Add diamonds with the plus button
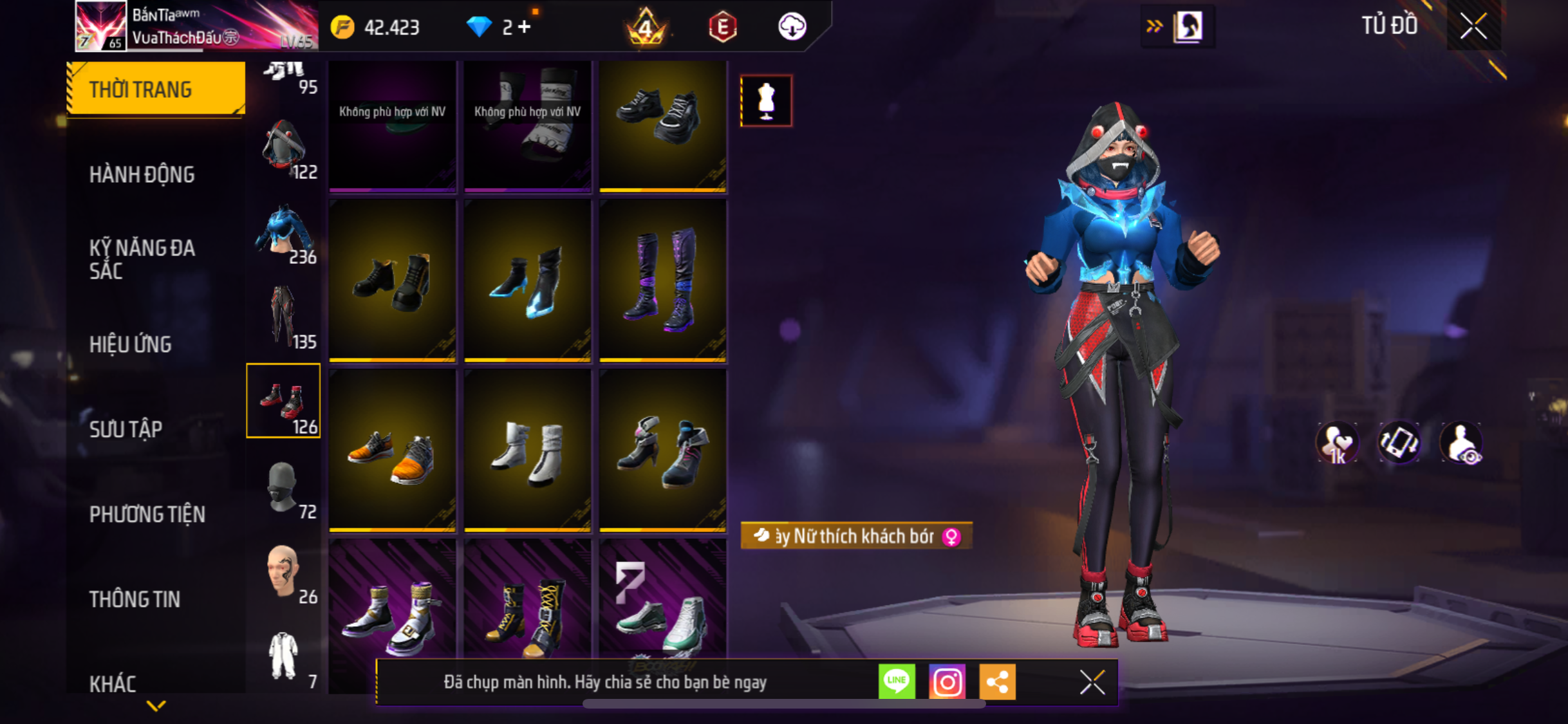1568x724 pixels. [525, 27]
